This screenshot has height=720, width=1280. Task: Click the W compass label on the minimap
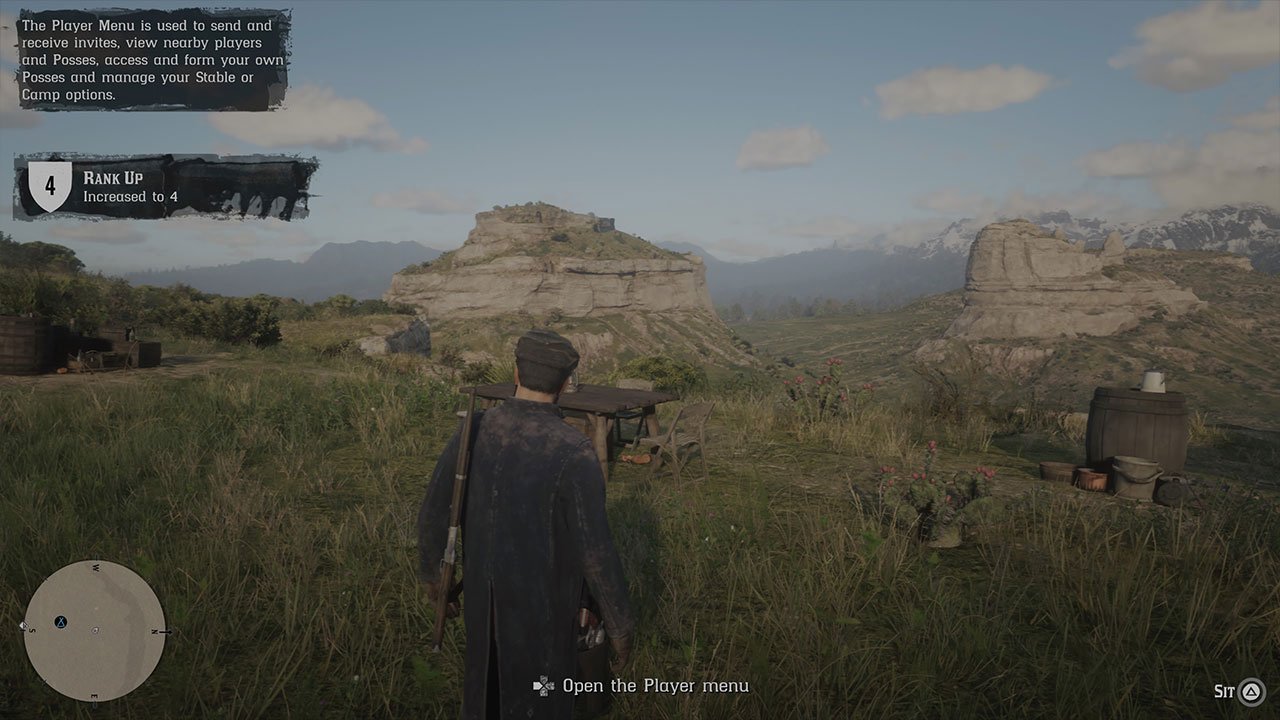pos(97,566)
